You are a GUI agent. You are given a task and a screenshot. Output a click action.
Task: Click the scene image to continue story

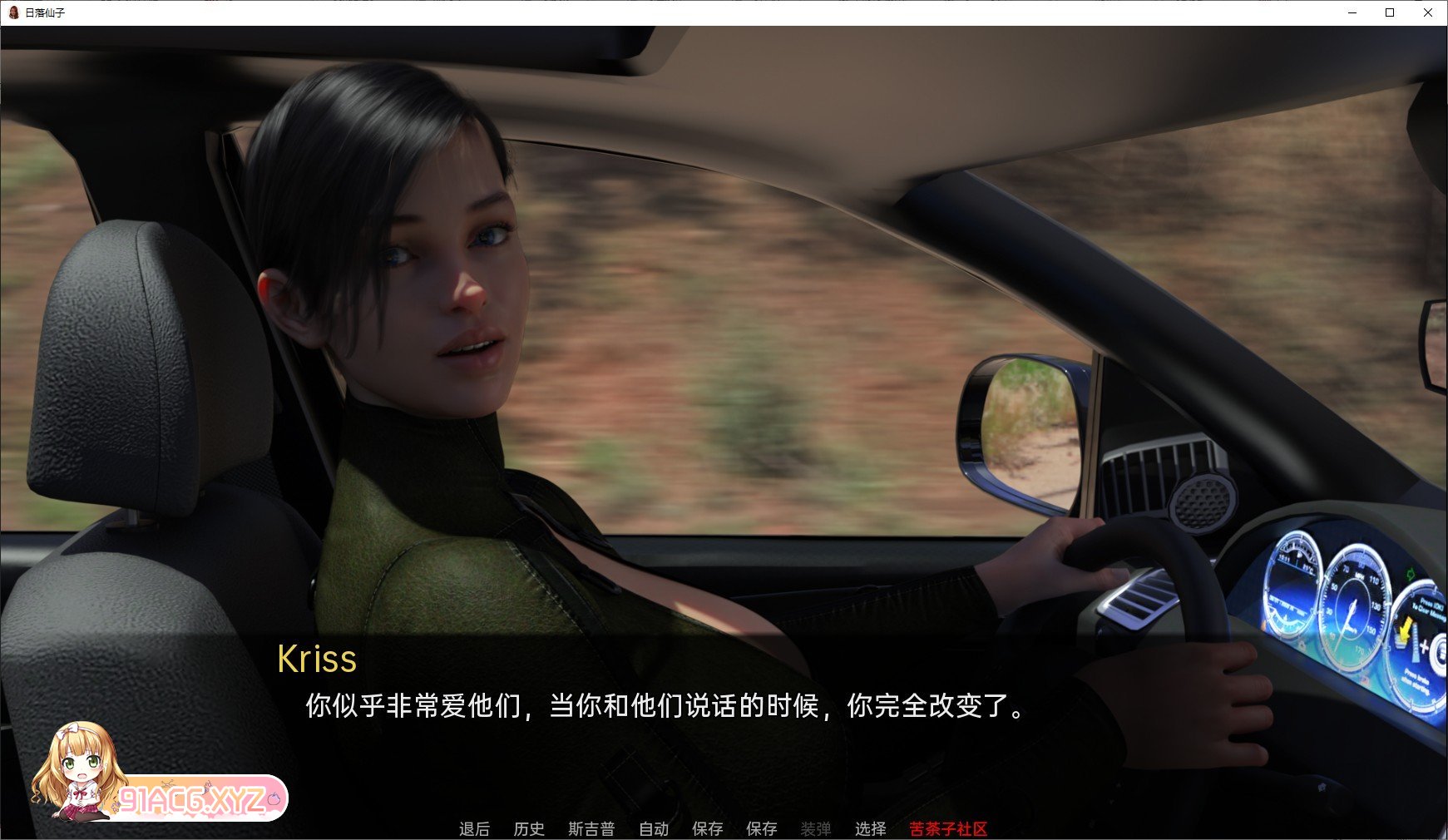point(724,333)
